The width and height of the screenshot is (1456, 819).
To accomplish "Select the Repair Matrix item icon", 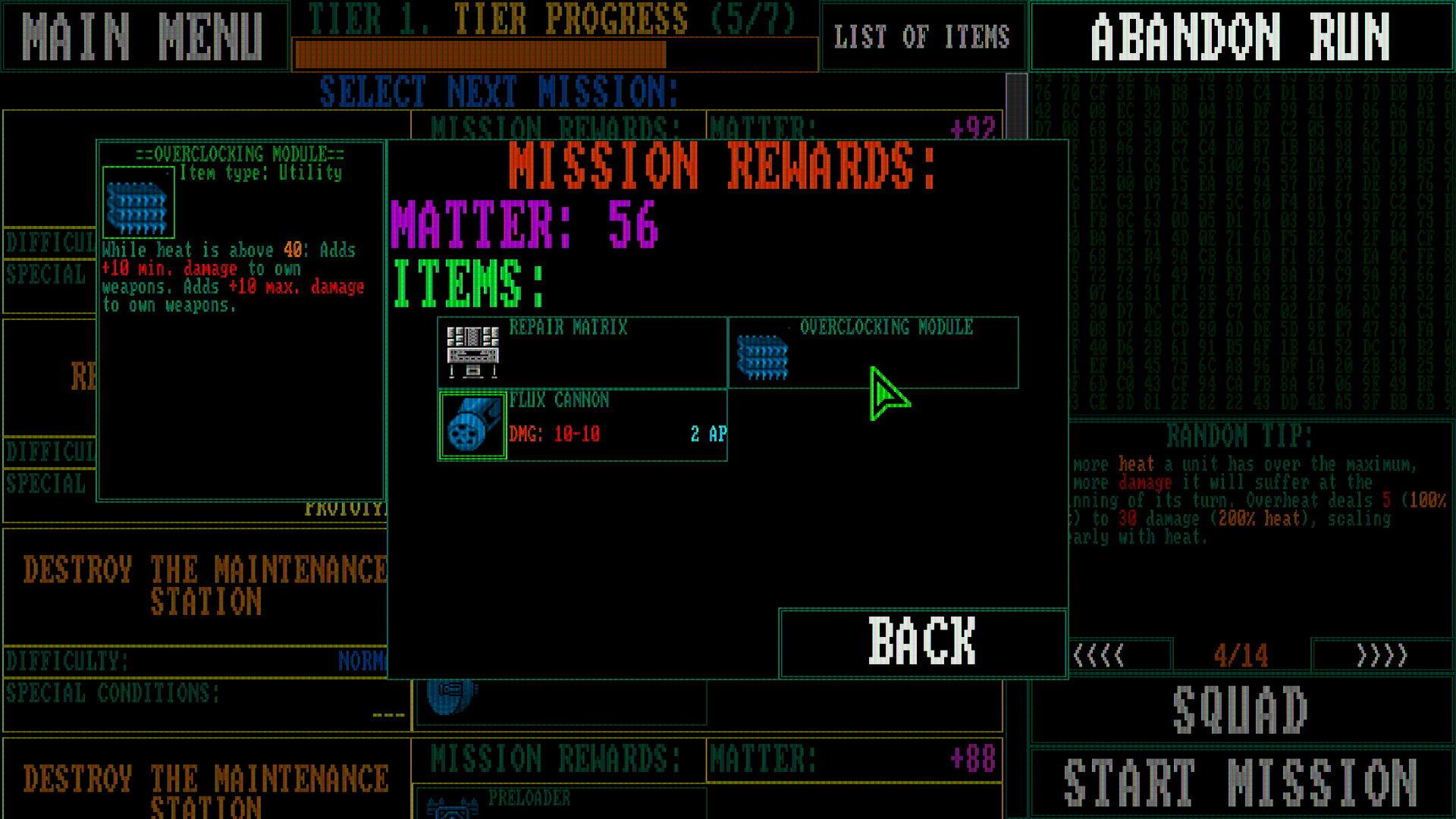I will coord(472,351).
